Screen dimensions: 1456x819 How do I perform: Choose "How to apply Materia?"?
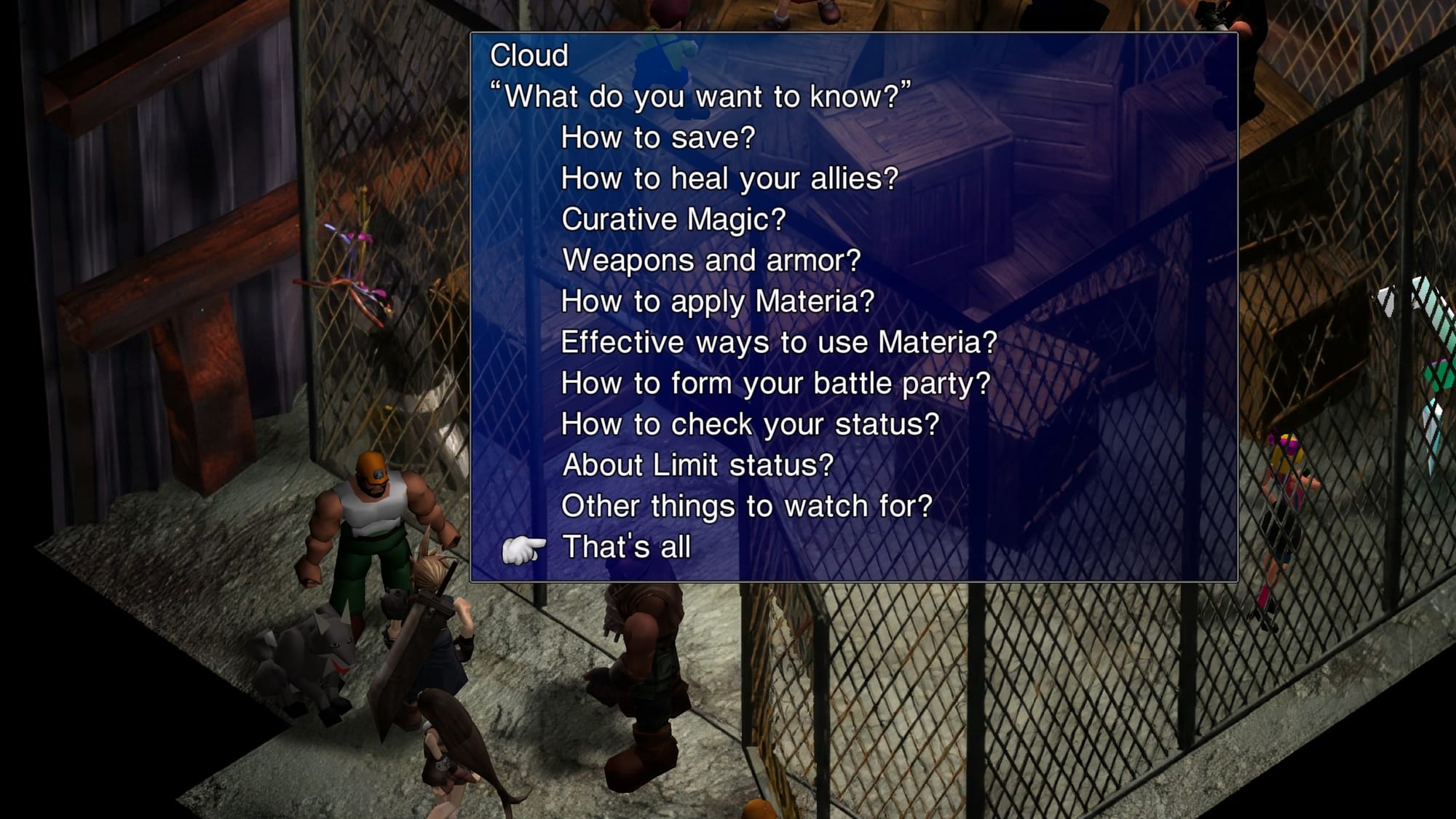[x=717, y=301]
